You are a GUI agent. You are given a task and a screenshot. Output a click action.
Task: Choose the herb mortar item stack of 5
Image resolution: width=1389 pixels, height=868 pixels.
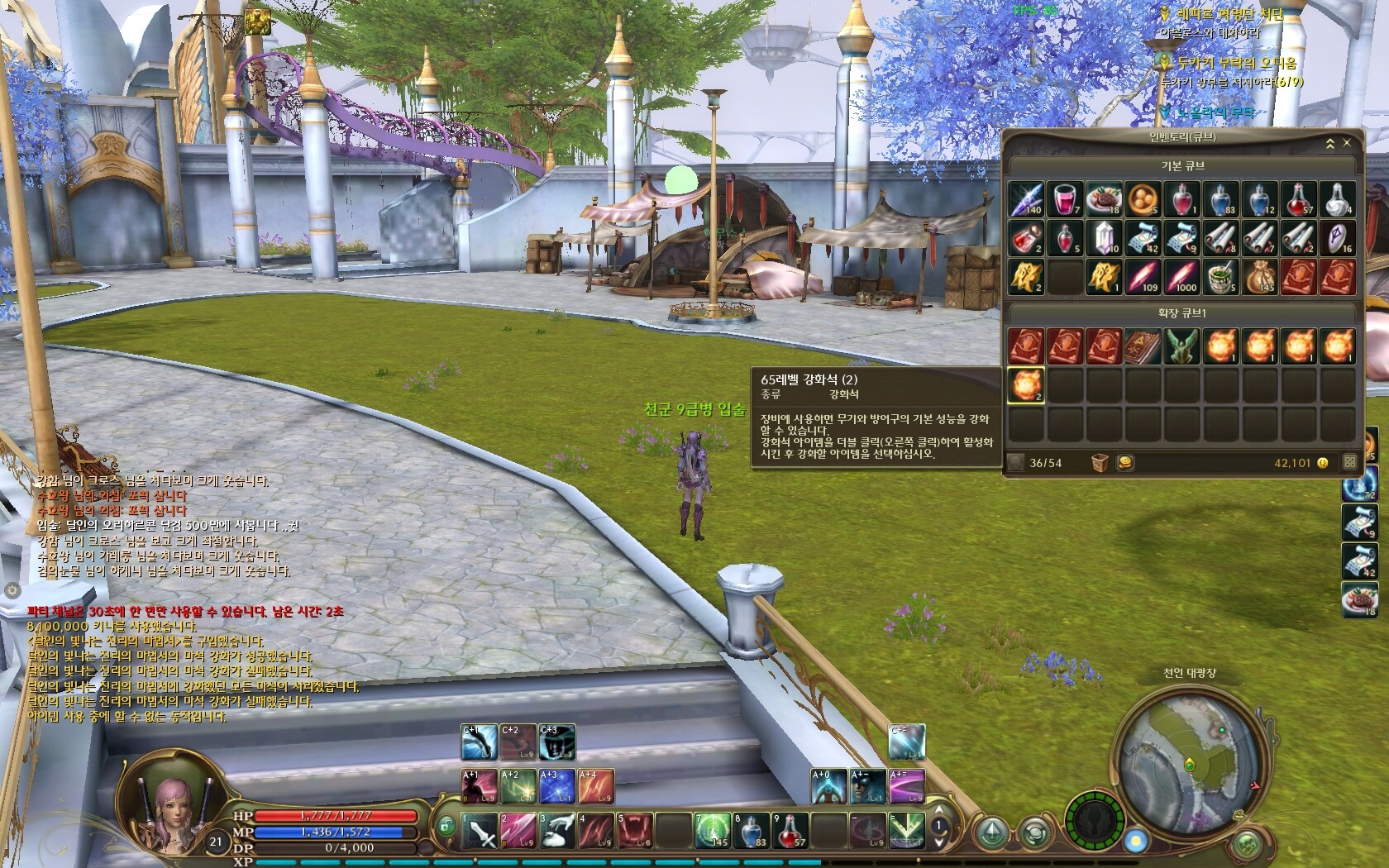point(1220,277)
